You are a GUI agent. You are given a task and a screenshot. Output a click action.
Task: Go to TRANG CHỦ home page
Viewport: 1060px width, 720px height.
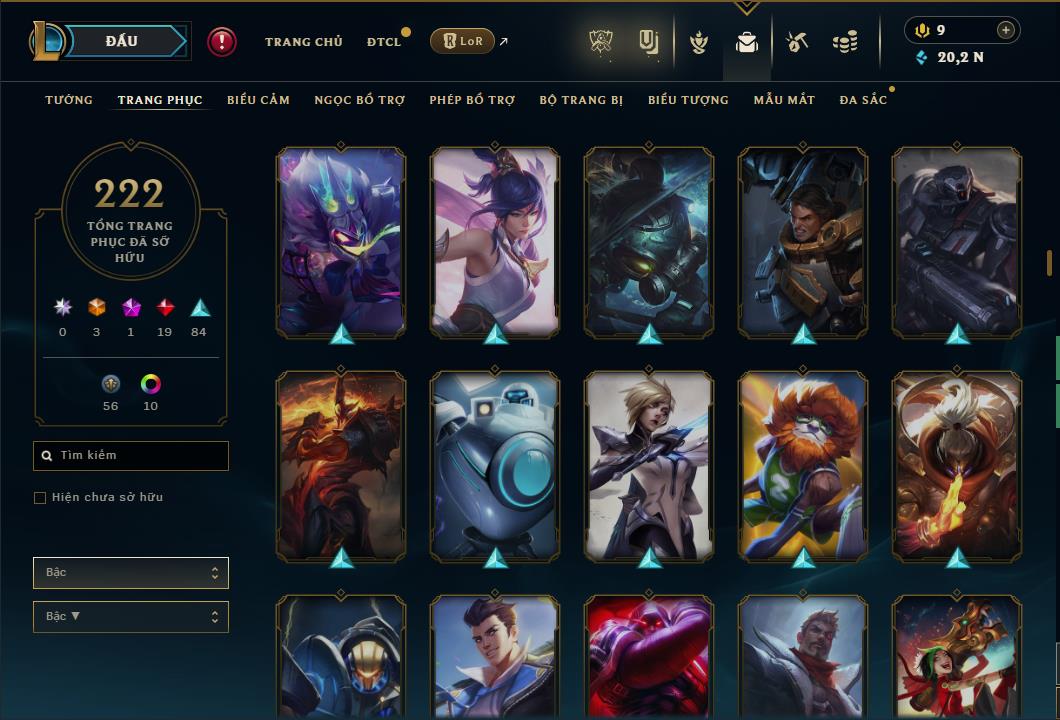303,42
